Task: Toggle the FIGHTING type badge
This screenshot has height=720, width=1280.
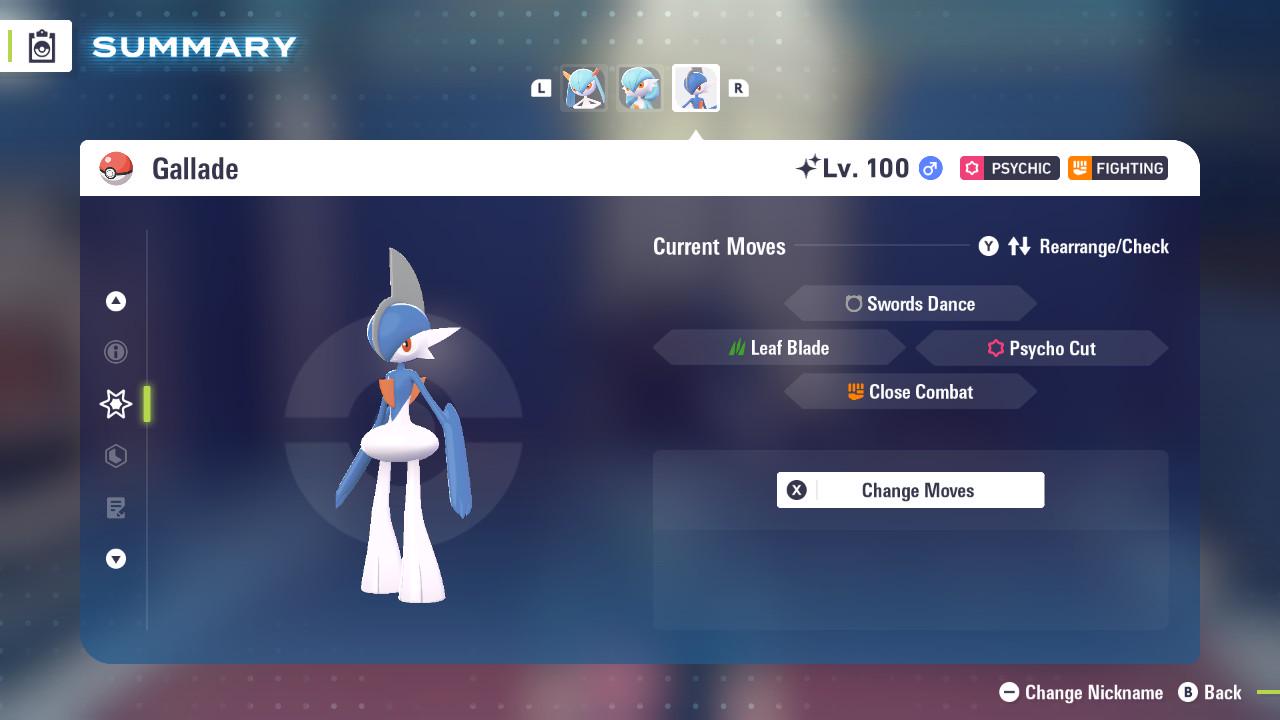Action: click(x=1118, y=168)
